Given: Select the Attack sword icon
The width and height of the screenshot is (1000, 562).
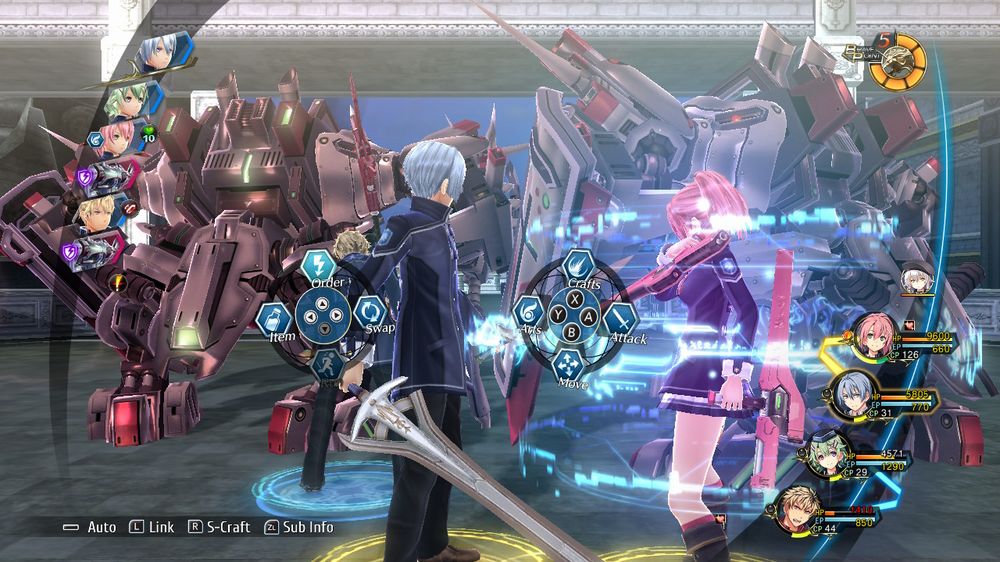Looking at the screenshot, I should (x=621, y=319).
